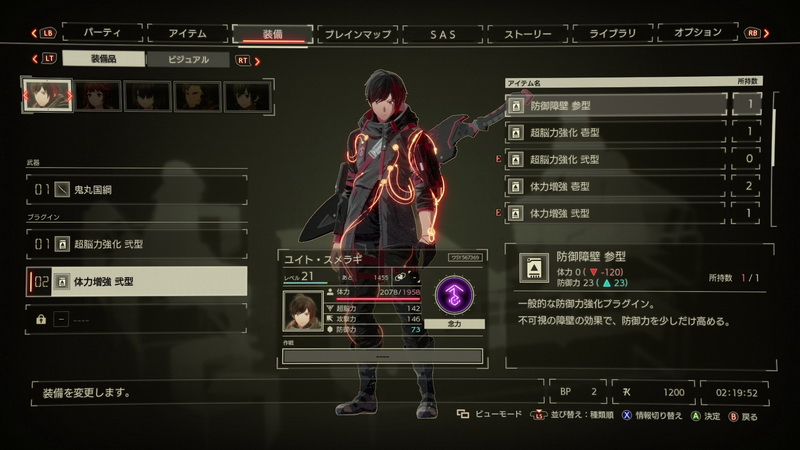Switch to the アイテム tab

pyautogui.click(x=187, y=33)
